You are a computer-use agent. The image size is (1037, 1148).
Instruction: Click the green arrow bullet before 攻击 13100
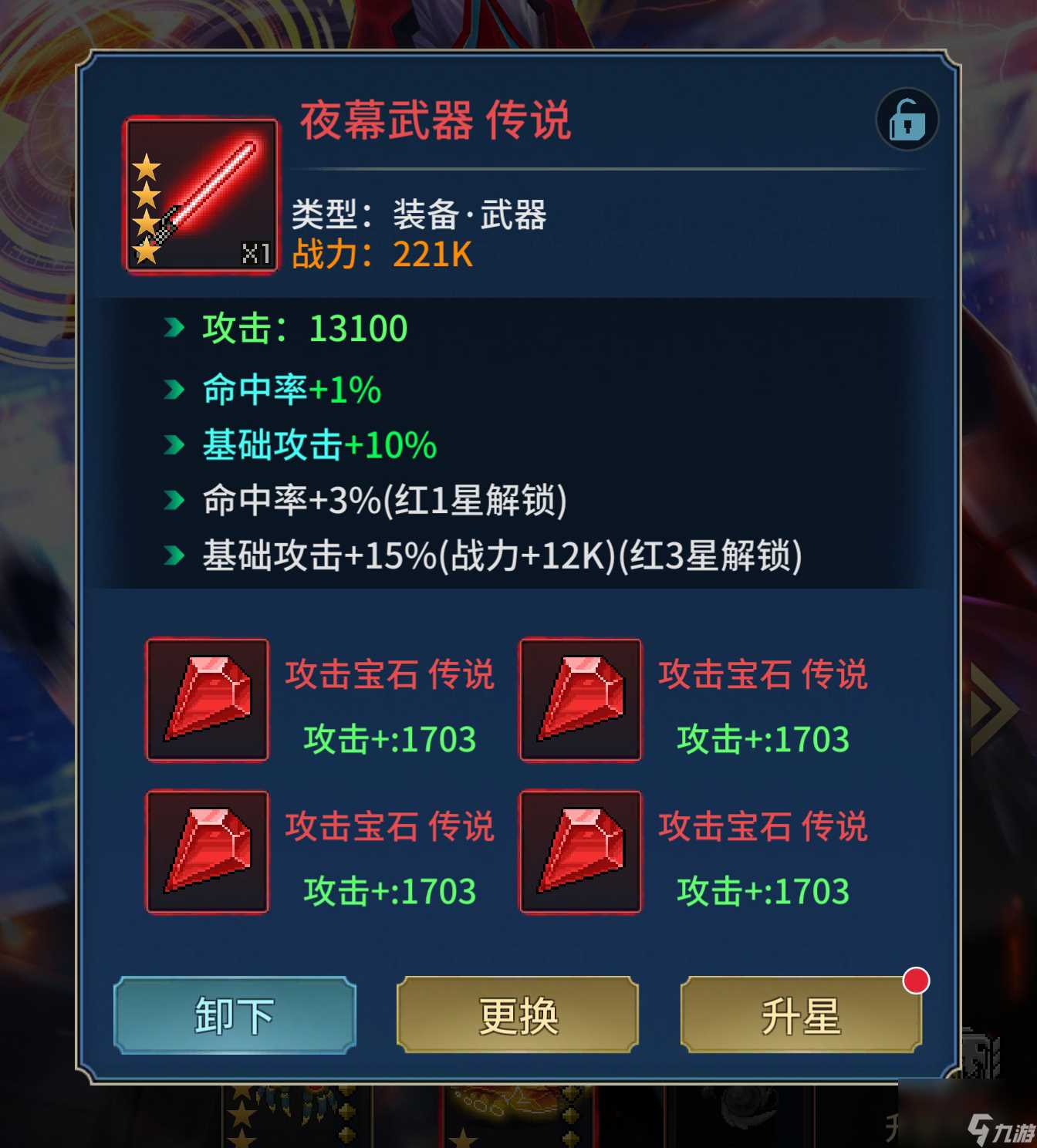point(171,327)
